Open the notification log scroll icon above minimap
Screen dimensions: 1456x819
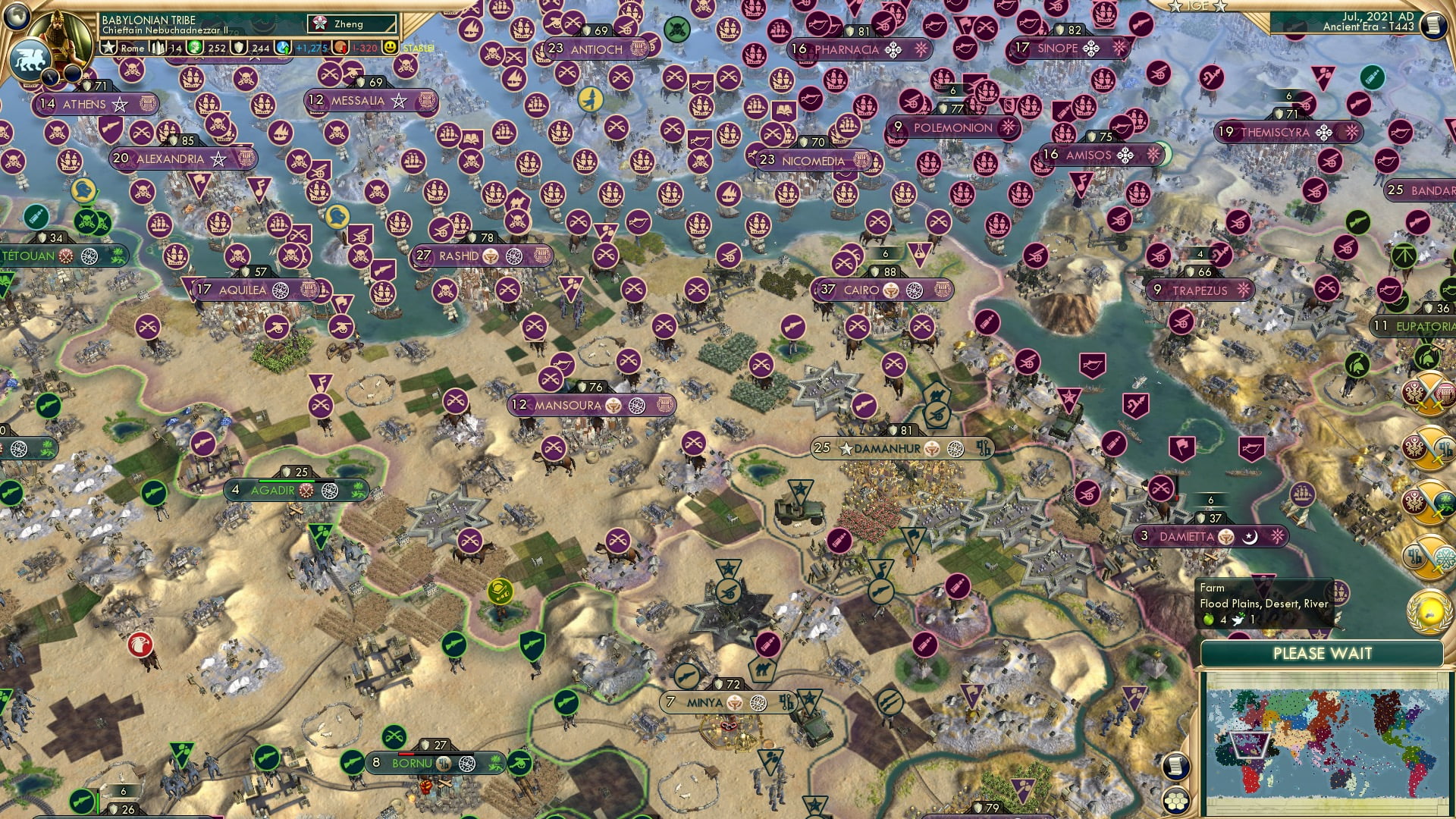pyautogui.click(x=1176, y=767)
